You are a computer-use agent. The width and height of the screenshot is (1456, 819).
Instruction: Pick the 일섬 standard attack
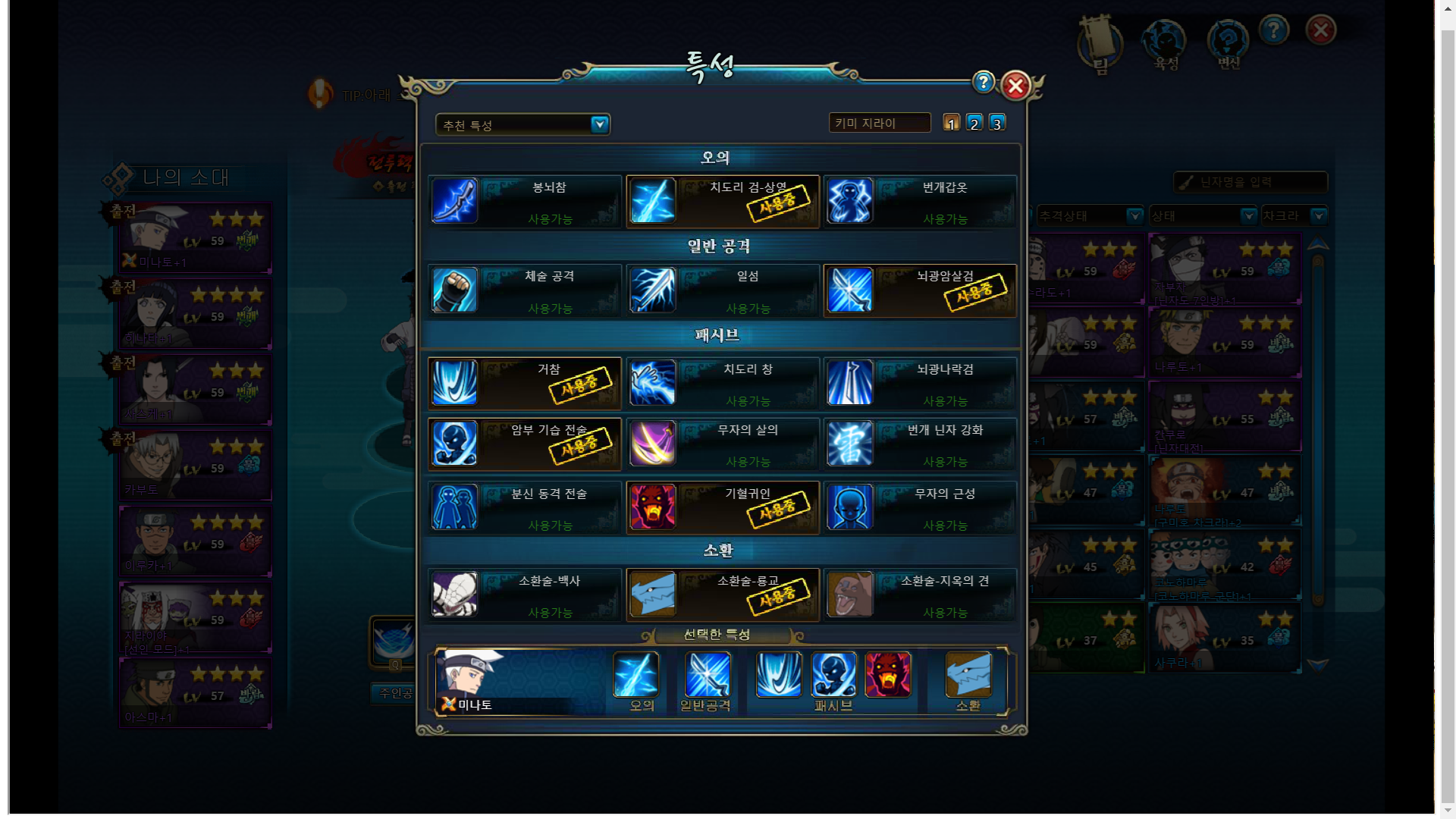coord(723,290)
